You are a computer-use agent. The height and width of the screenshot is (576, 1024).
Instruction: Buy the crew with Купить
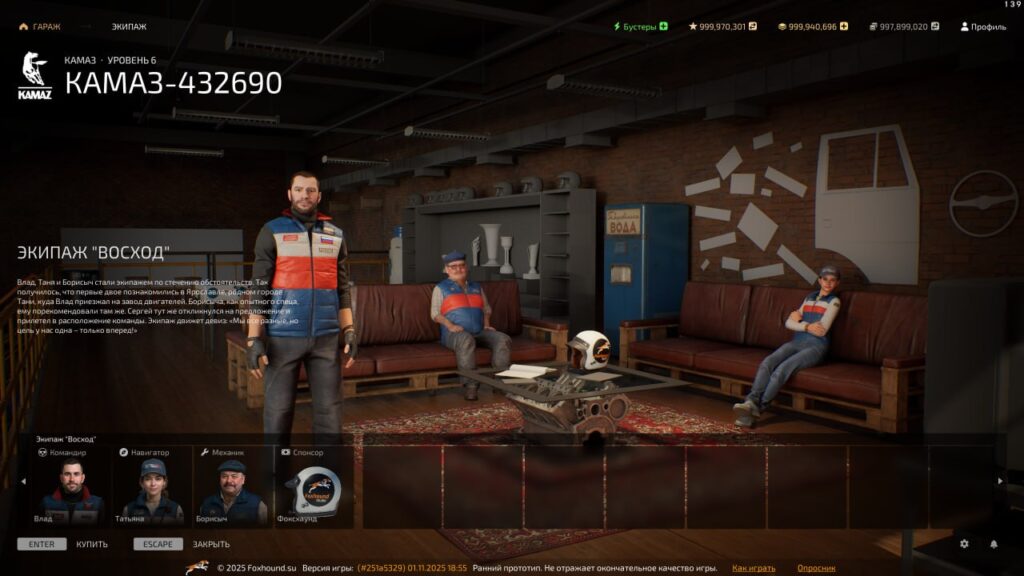click(x=92, y=544)
